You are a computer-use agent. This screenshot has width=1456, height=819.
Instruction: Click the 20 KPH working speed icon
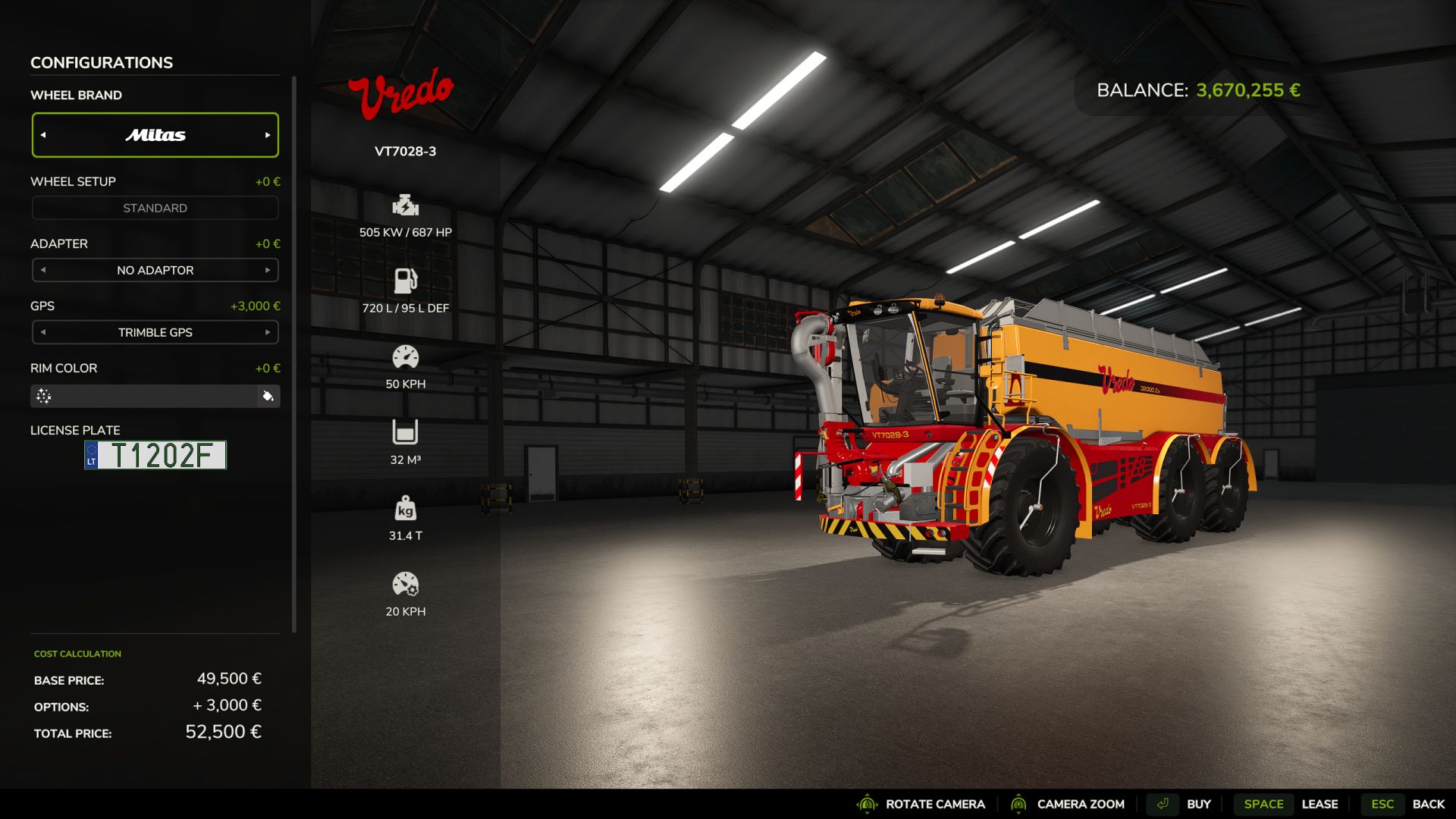click(x=406, y=584)
